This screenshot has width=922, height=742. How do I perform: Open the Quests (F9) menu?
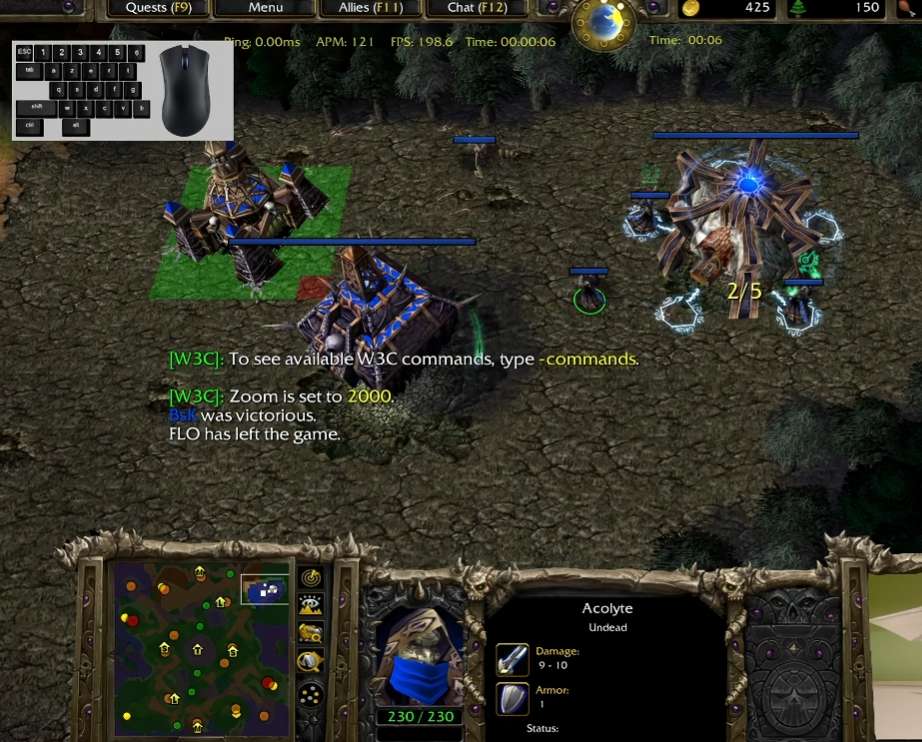tap(160, 8)
